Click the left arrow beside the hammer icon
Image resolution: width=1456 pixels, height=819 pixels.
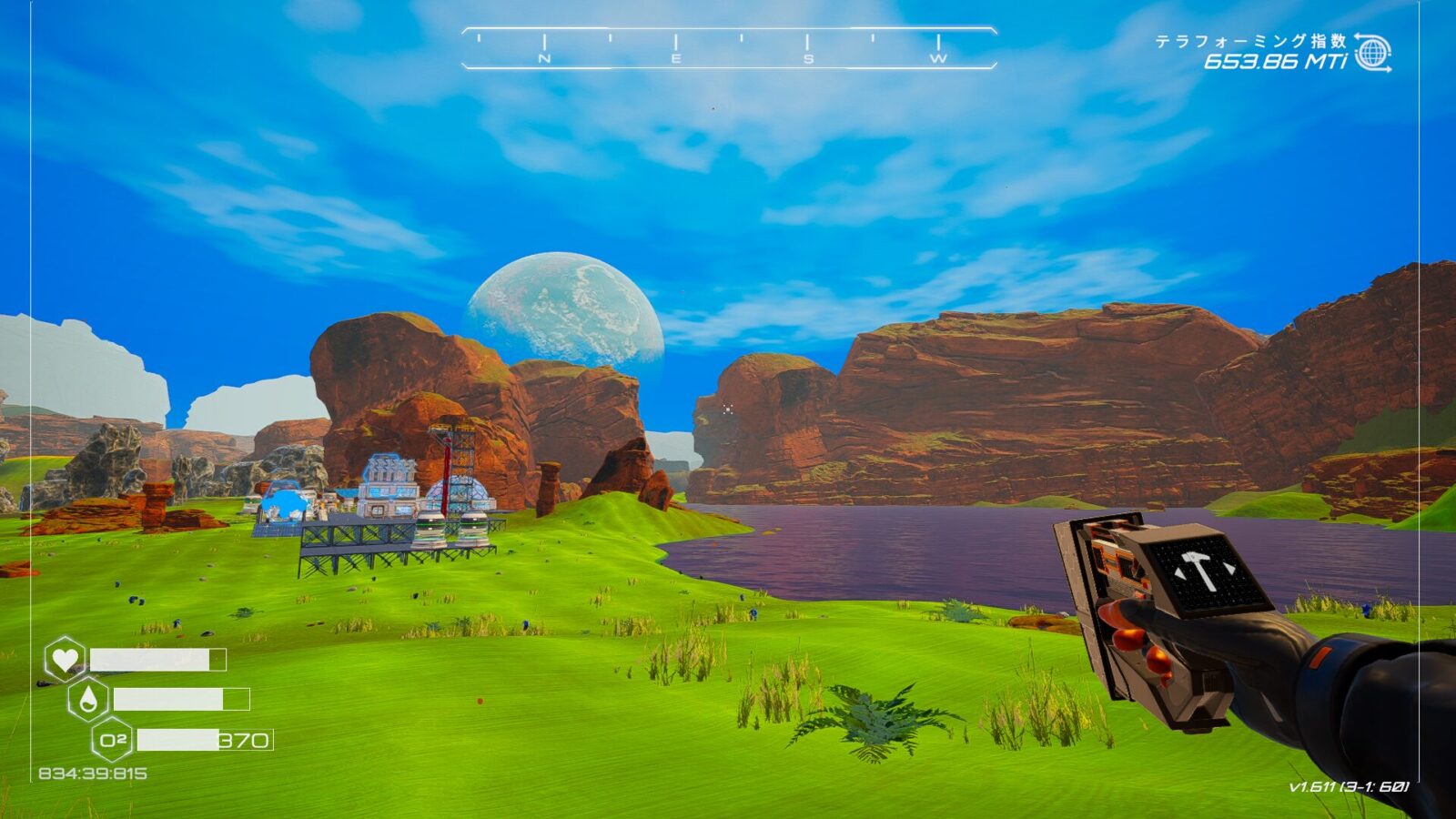pos(1179,571)
